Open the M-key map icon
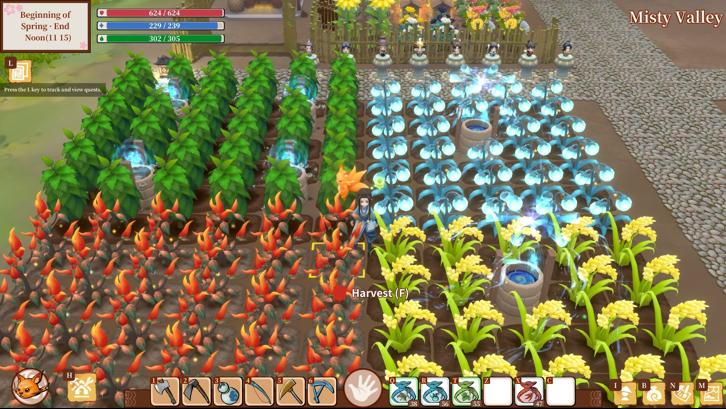The width and height of the screenshot is (726, 409). click(711, 394)
